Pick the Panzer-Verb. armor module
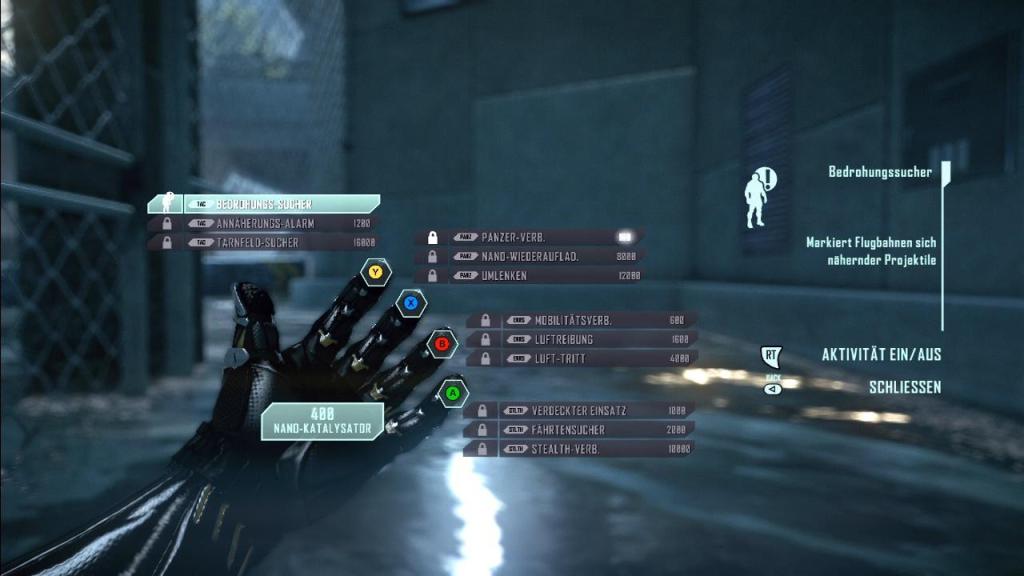The image size is (1024, 576). click(x=530, y=237)
